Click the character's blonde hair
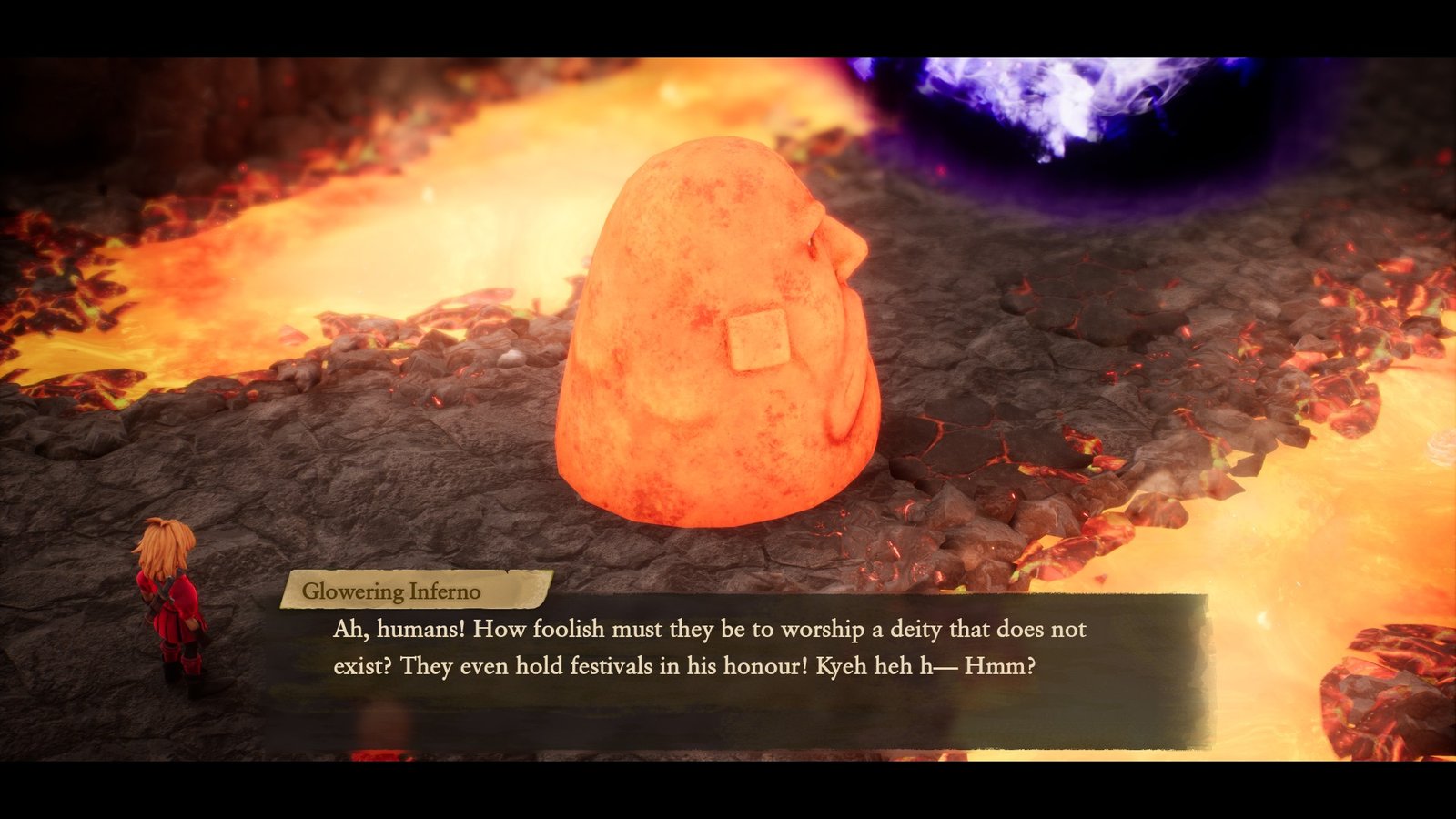 [167, 546]
